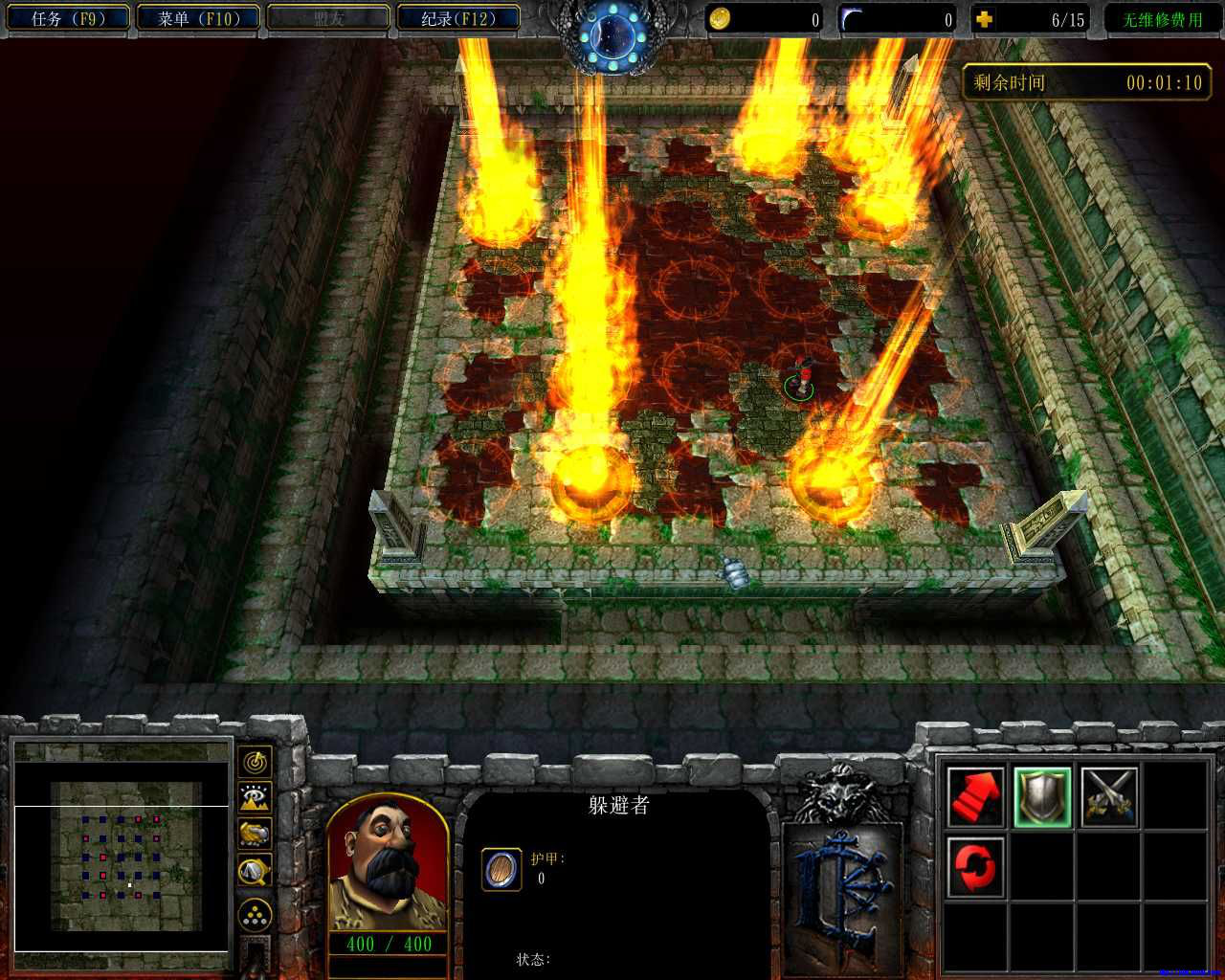Image resolution: width=1225 pixels, height=980 pixels.
Task: Open the 任务 (F9) quests menu
Action: tap(65, 18)
